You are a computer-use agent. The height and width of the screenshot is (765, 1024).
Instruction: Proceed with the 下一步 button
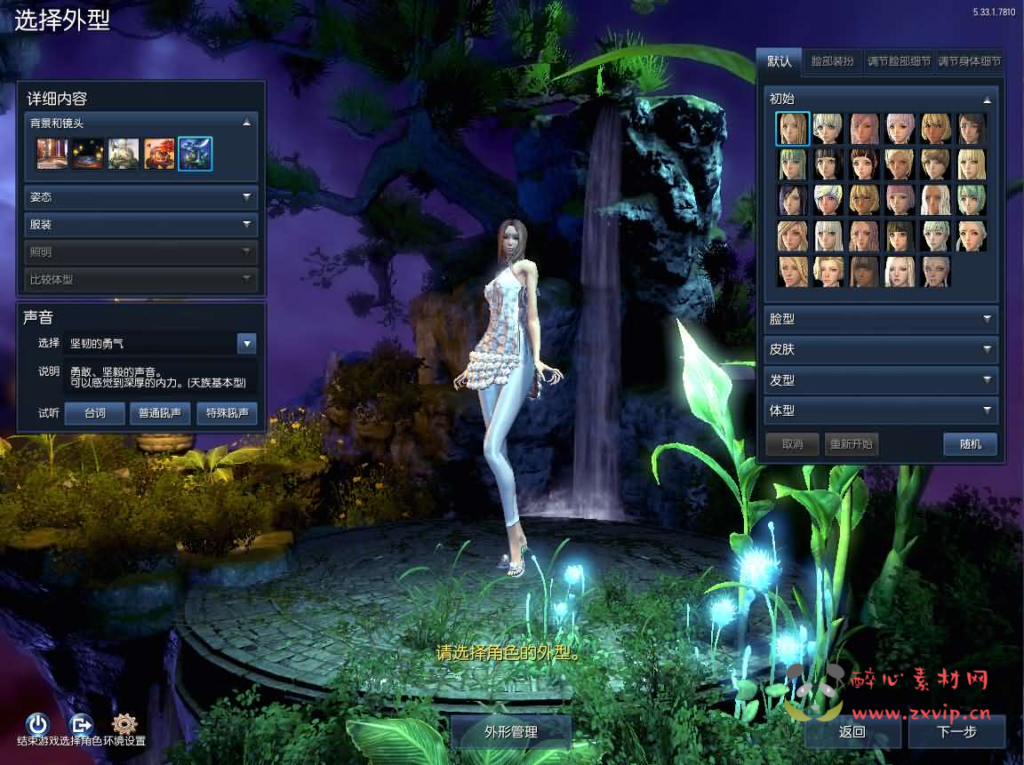tap(956, 731)
